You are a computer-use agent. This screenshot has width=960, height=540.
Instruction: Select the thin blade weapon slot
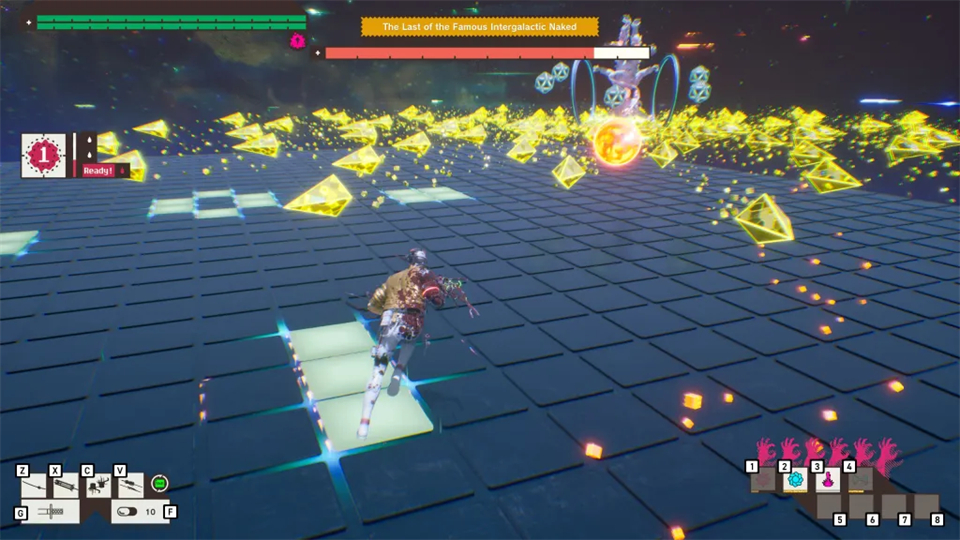[35, 486]
